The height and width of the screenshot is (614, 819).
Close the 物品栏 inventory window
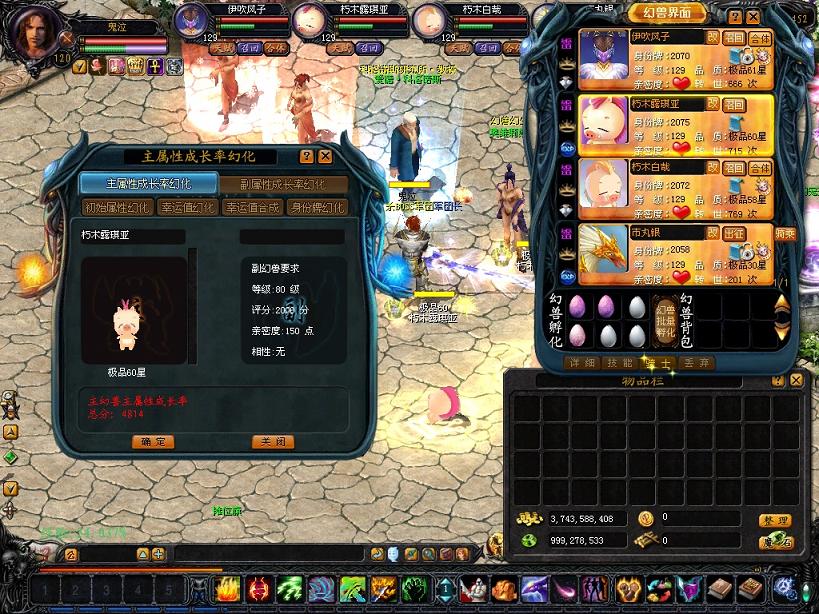[x=796, y=381]
